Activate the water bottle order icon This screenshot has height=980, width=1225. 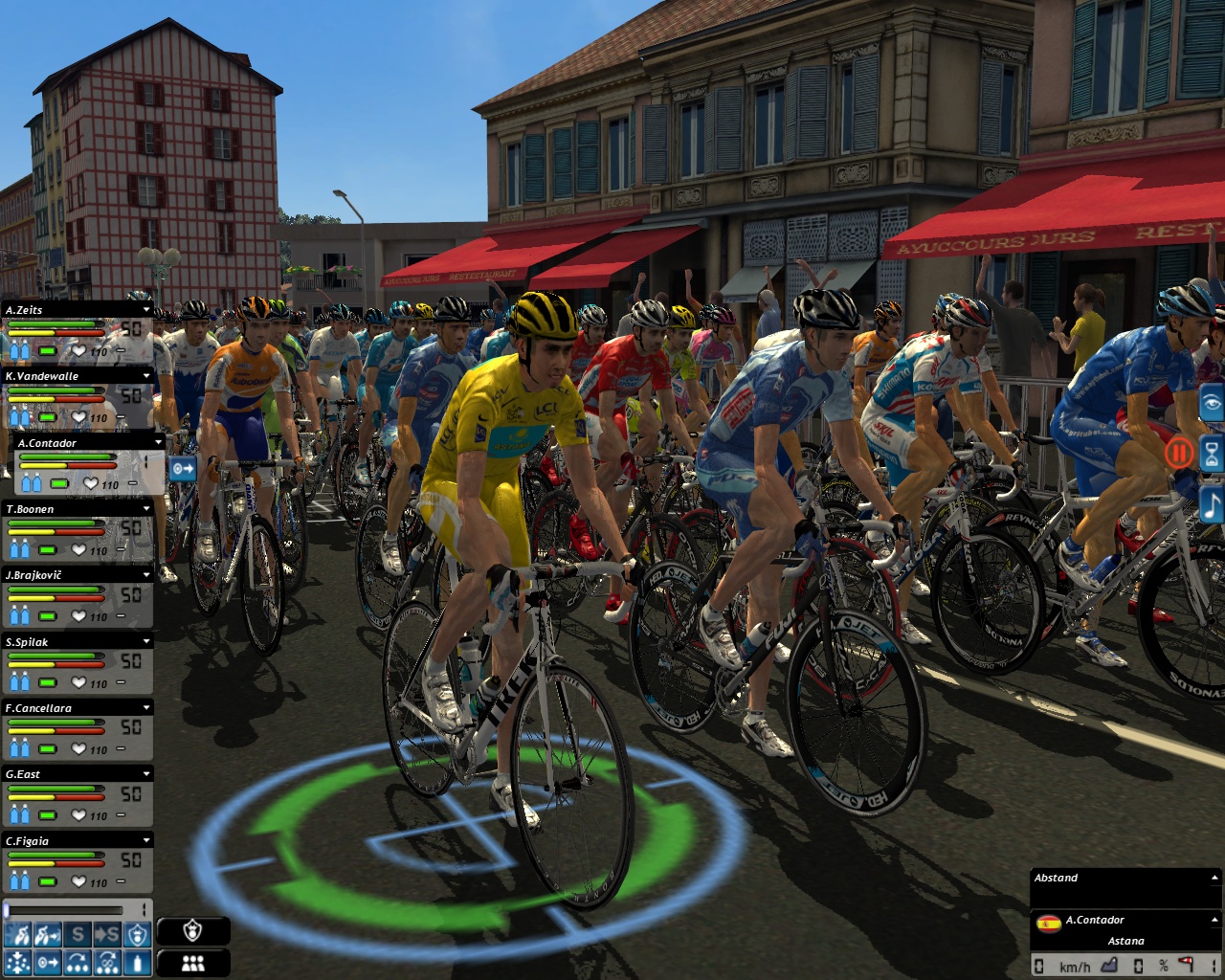[x=139, y=962]
